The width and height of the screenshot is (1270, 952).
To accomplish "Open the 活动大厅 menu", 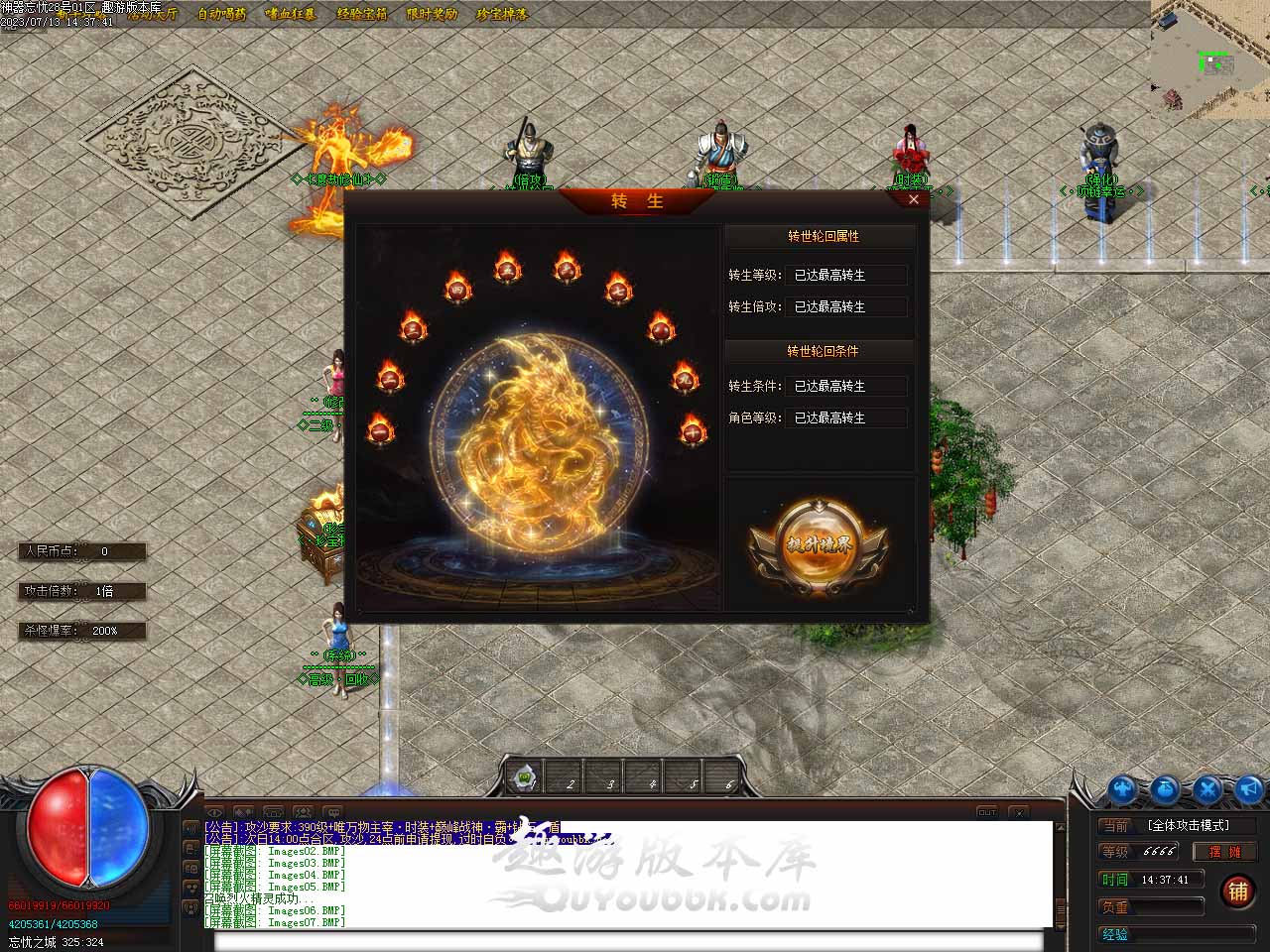I will click(x=151, y=14).
